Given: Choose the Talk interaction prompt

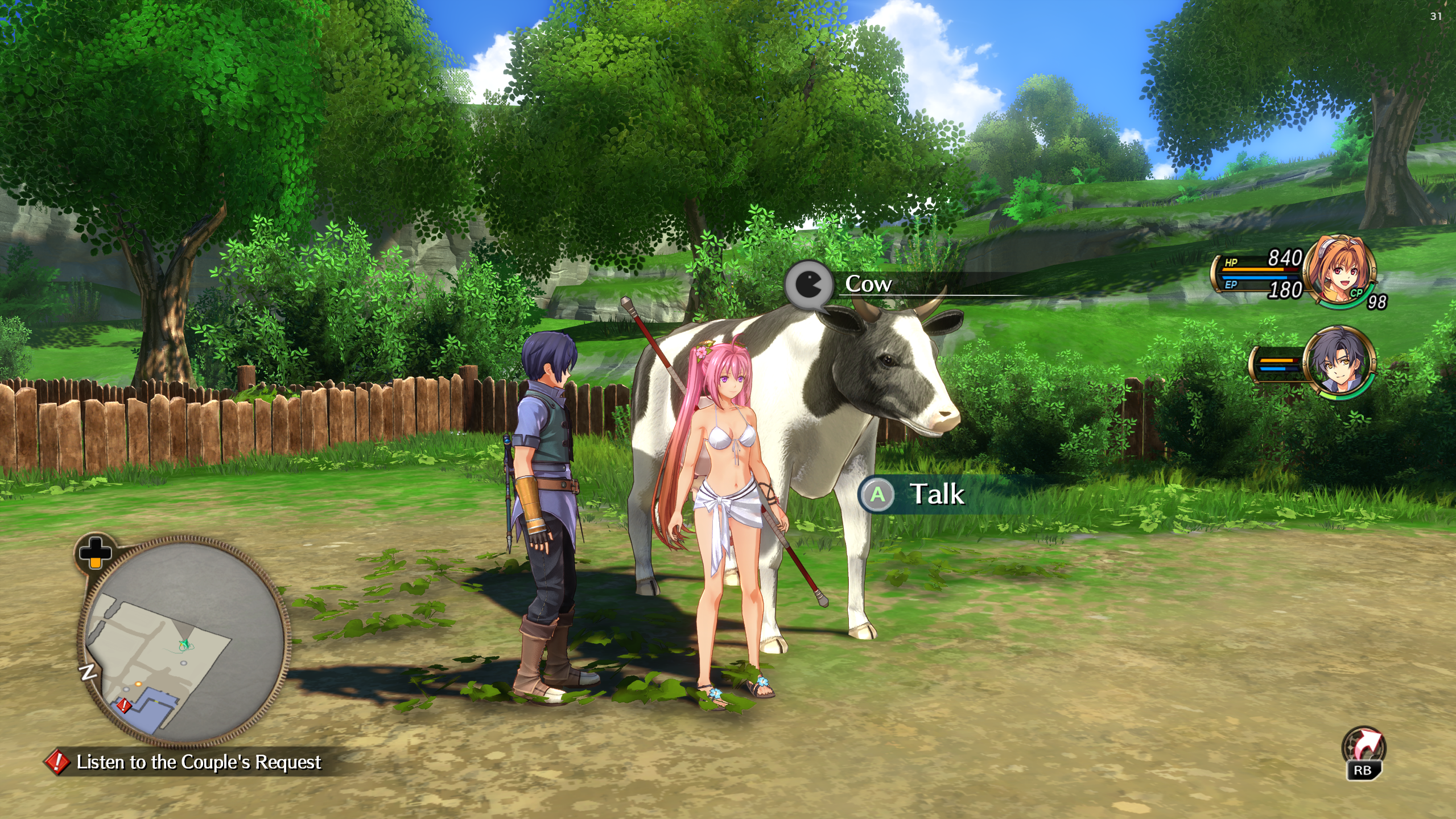Looking at the screenshot, I should [936, 494].
